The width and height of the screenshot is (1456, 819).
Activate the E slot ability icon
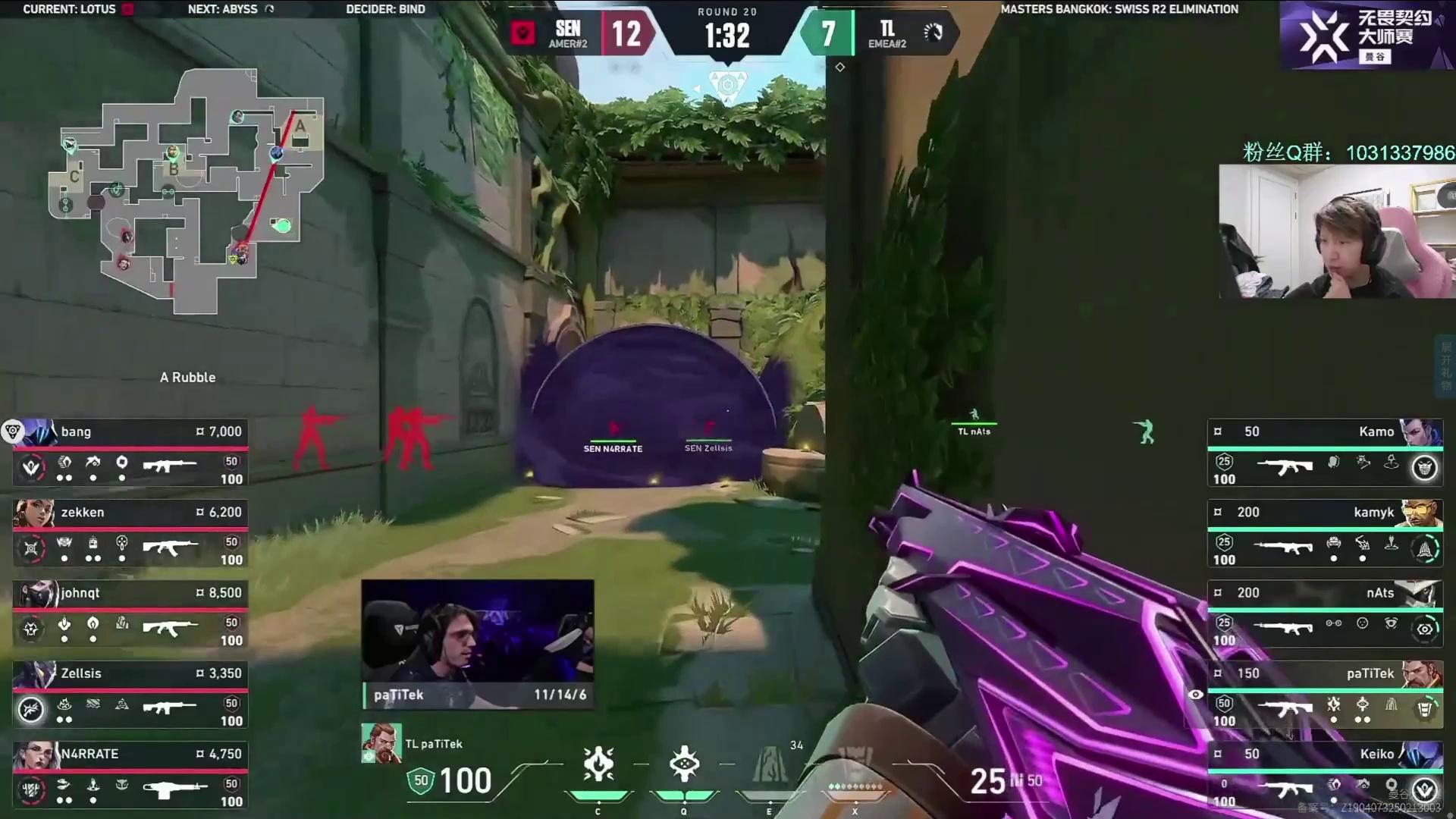pyautogui.click(x=770, y=764)
